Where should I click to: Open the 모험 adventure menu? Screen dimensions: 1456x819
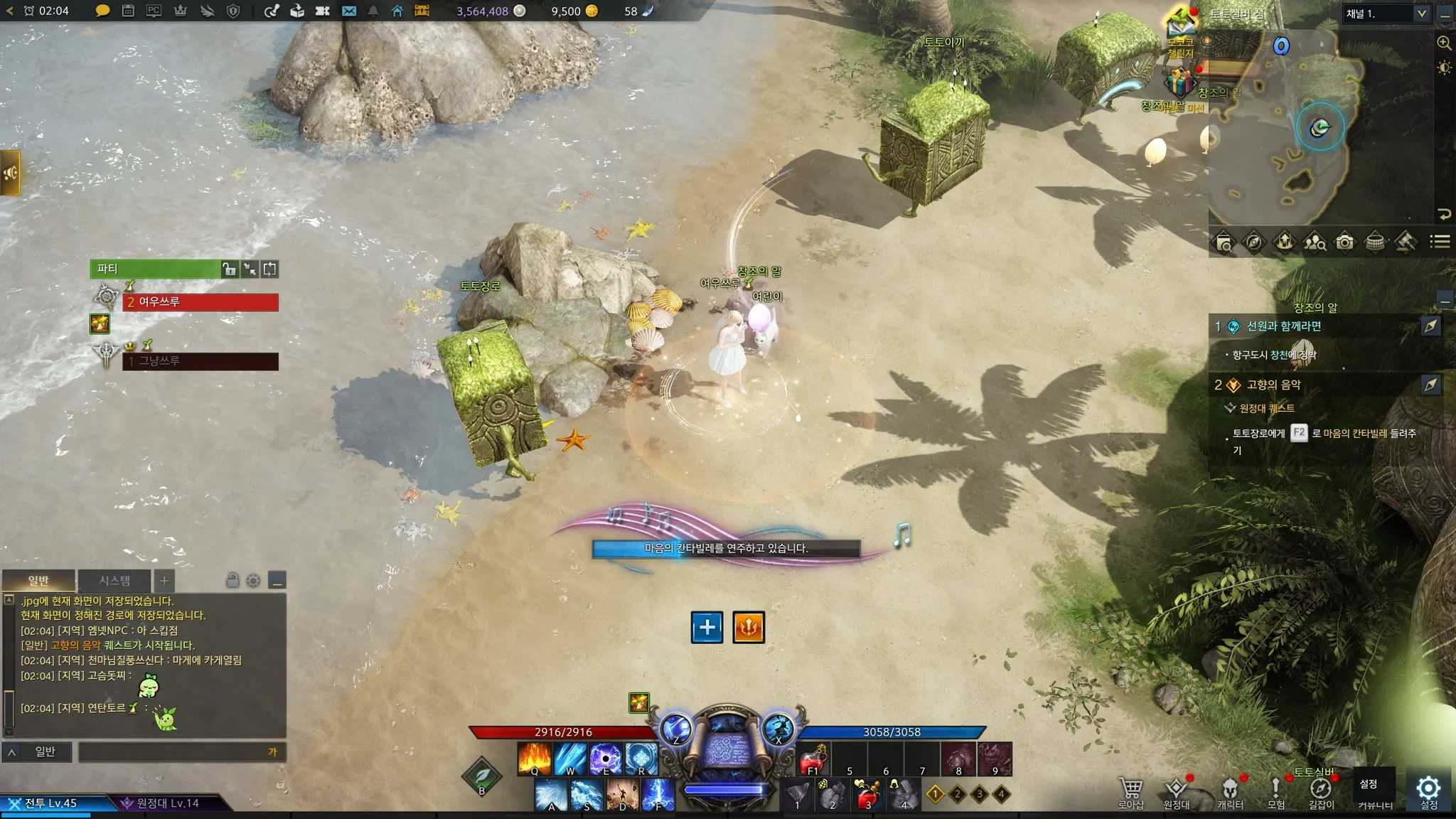coord(1275,790)
